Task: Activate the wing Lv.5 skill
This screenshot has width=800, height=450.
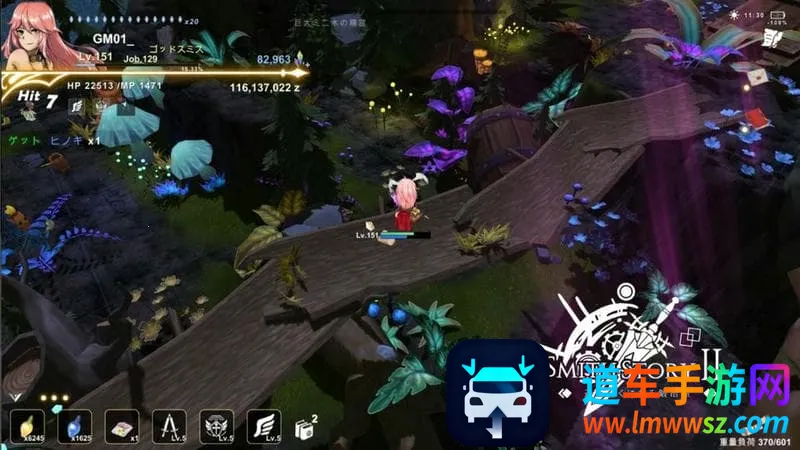Action: tap(263, 427)
